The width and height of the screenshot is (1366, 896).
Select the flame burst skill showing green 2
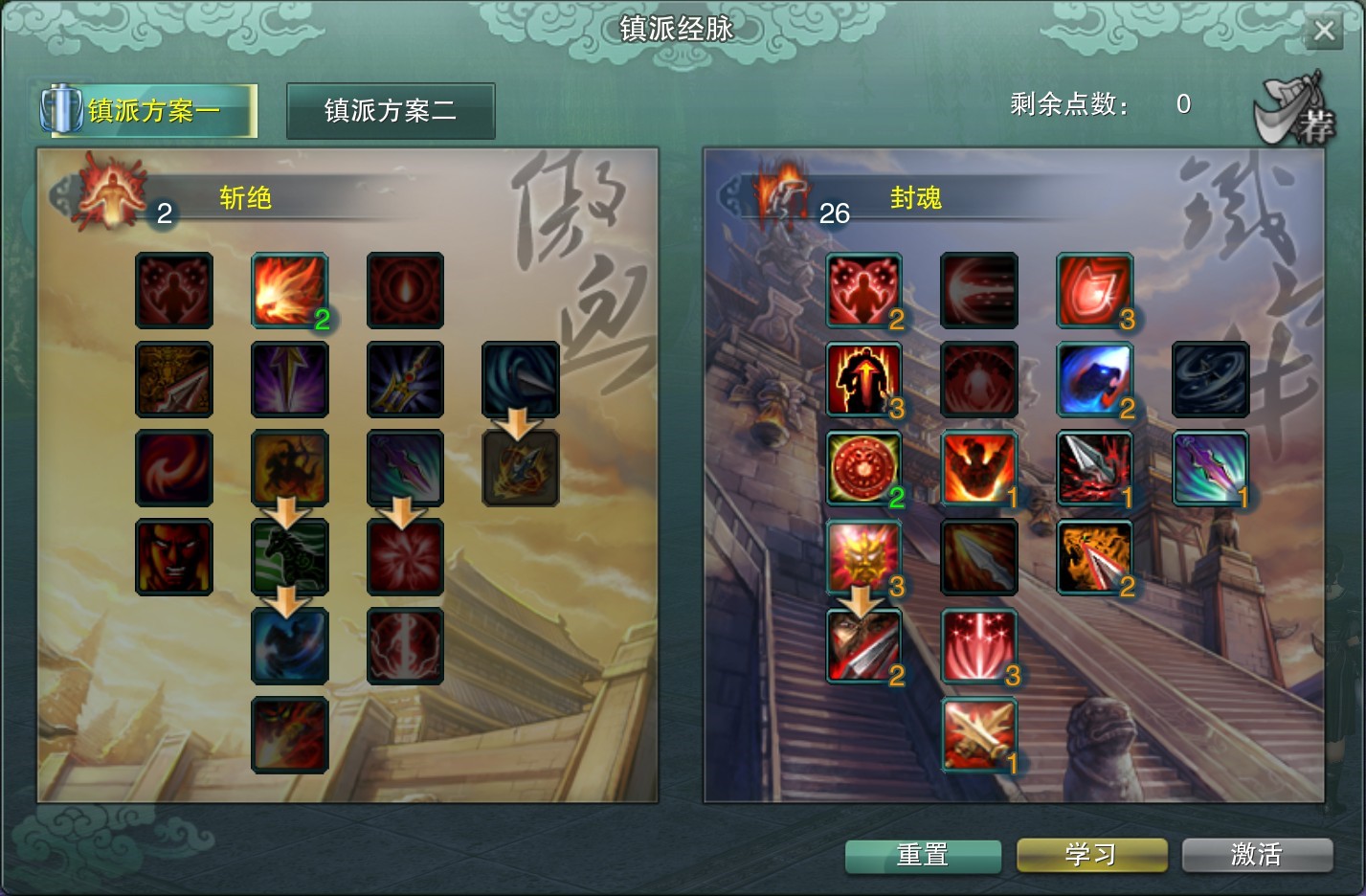click(290, 291)
